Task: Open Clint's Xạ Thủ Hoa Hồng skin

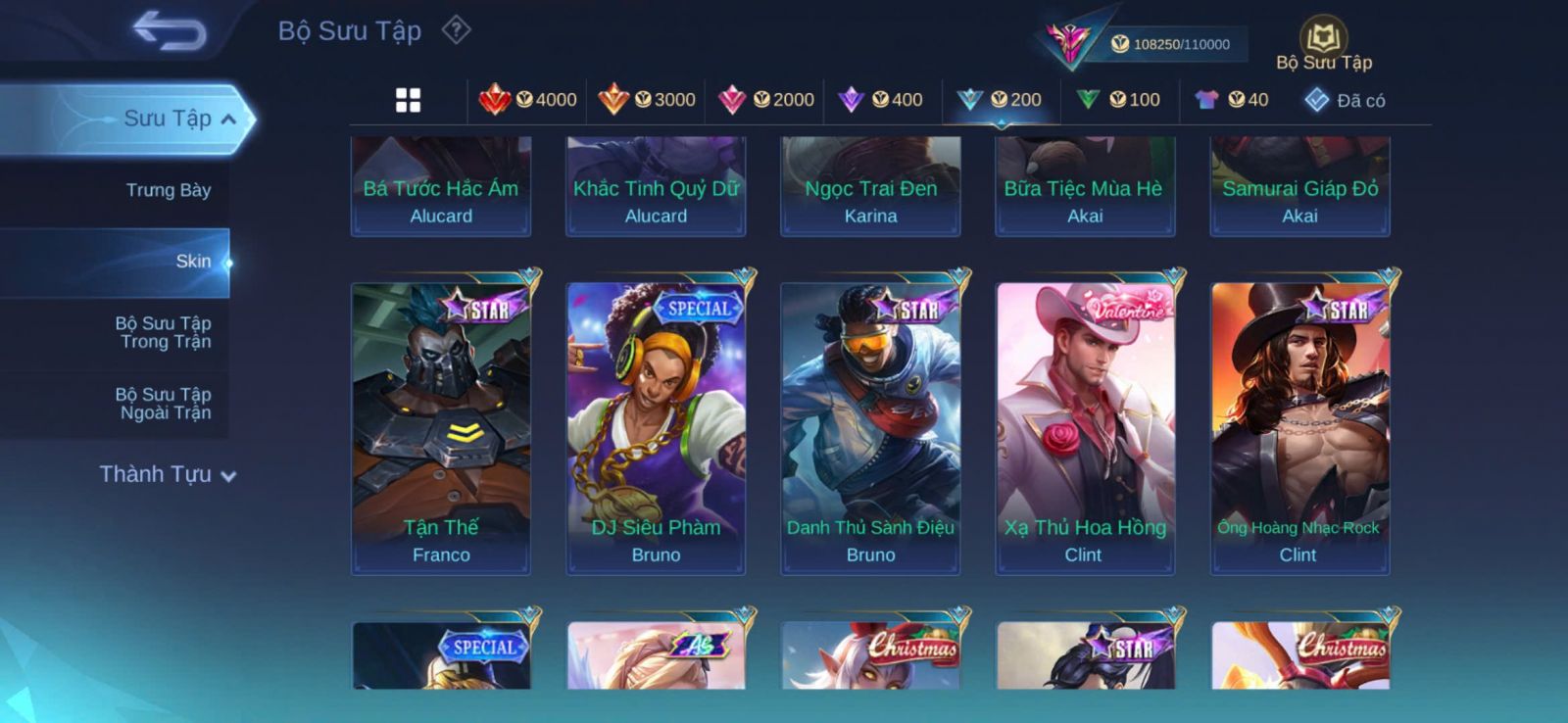Action: tap(1085, 428)
